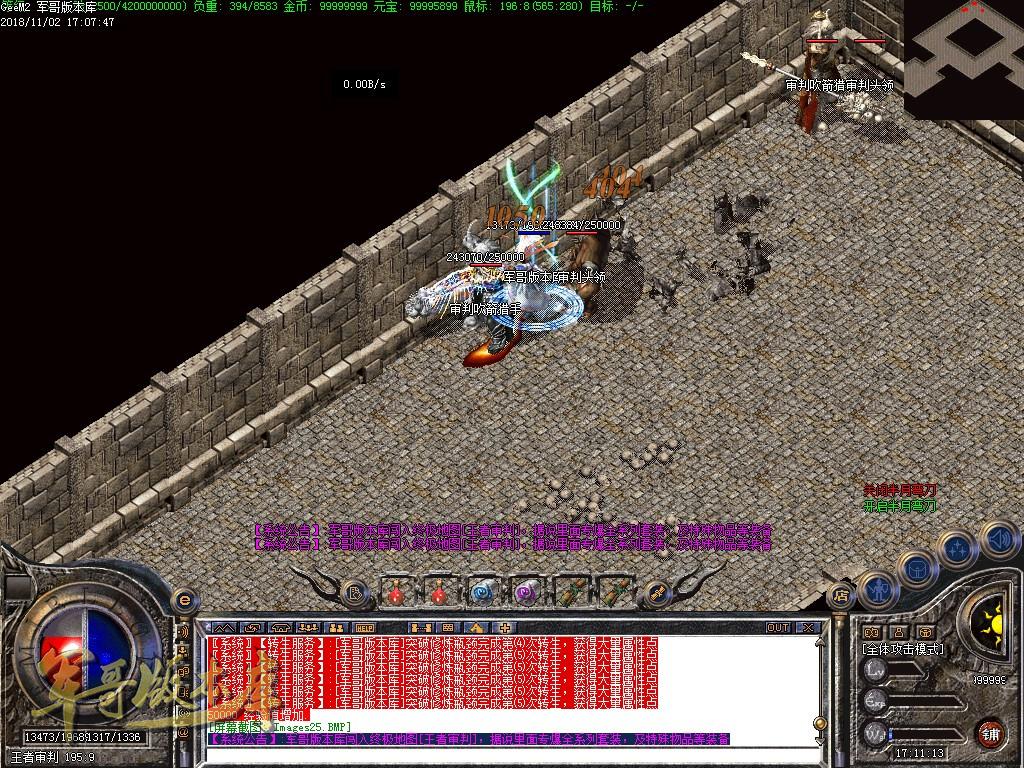
Task: Open the skills sparkle round button
Action: [x=957, y=548]
